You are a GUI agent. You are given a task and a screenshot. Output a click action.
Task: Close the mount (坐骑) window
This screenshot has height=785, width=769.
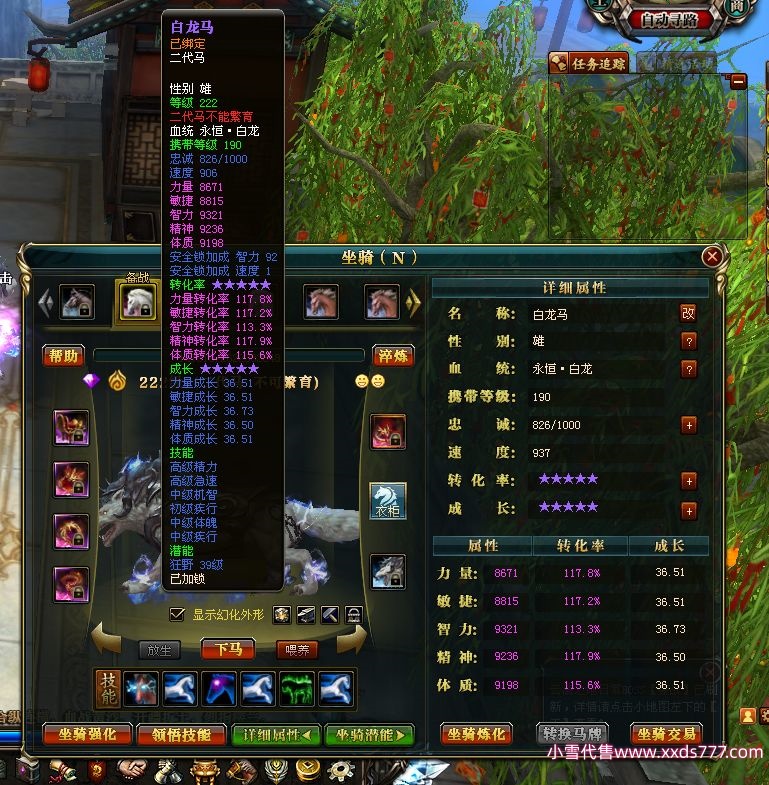712,257
